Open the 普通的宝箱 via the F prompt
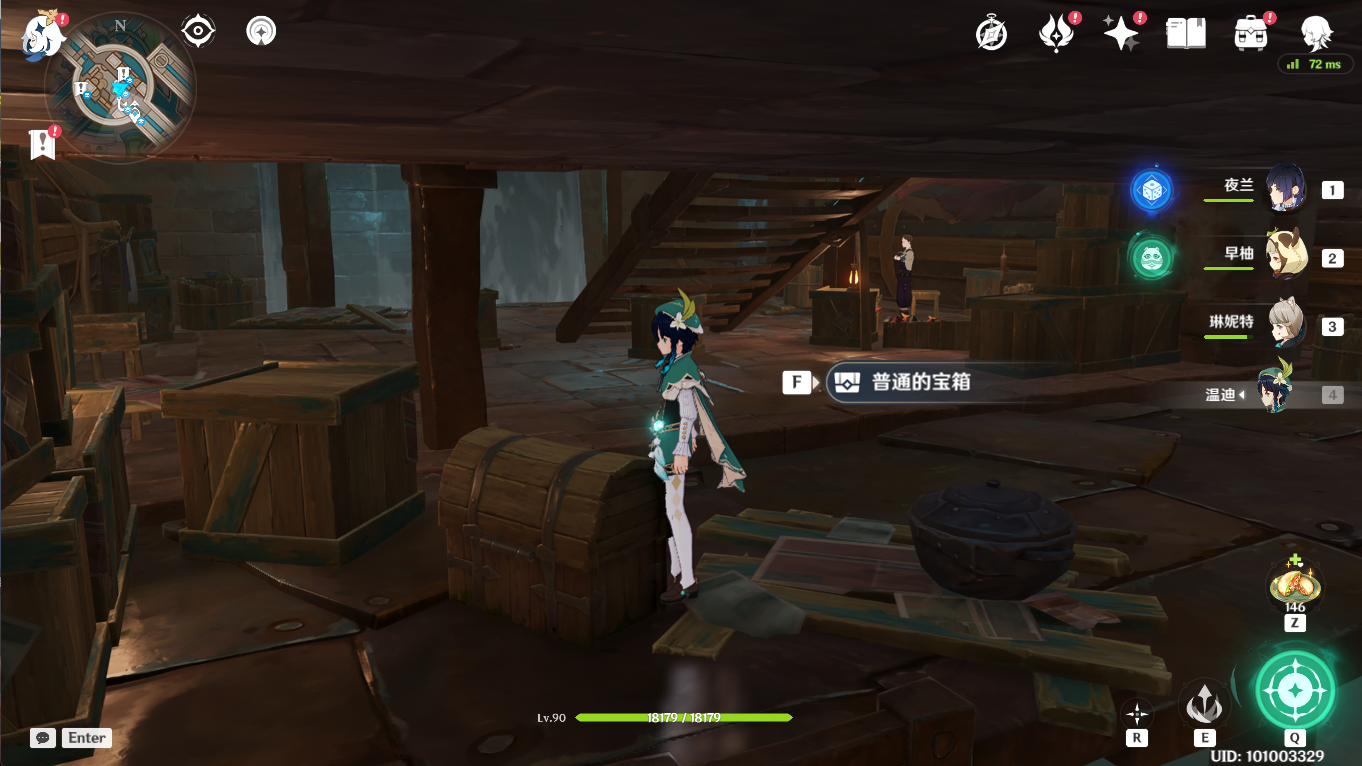 [797, 382]
